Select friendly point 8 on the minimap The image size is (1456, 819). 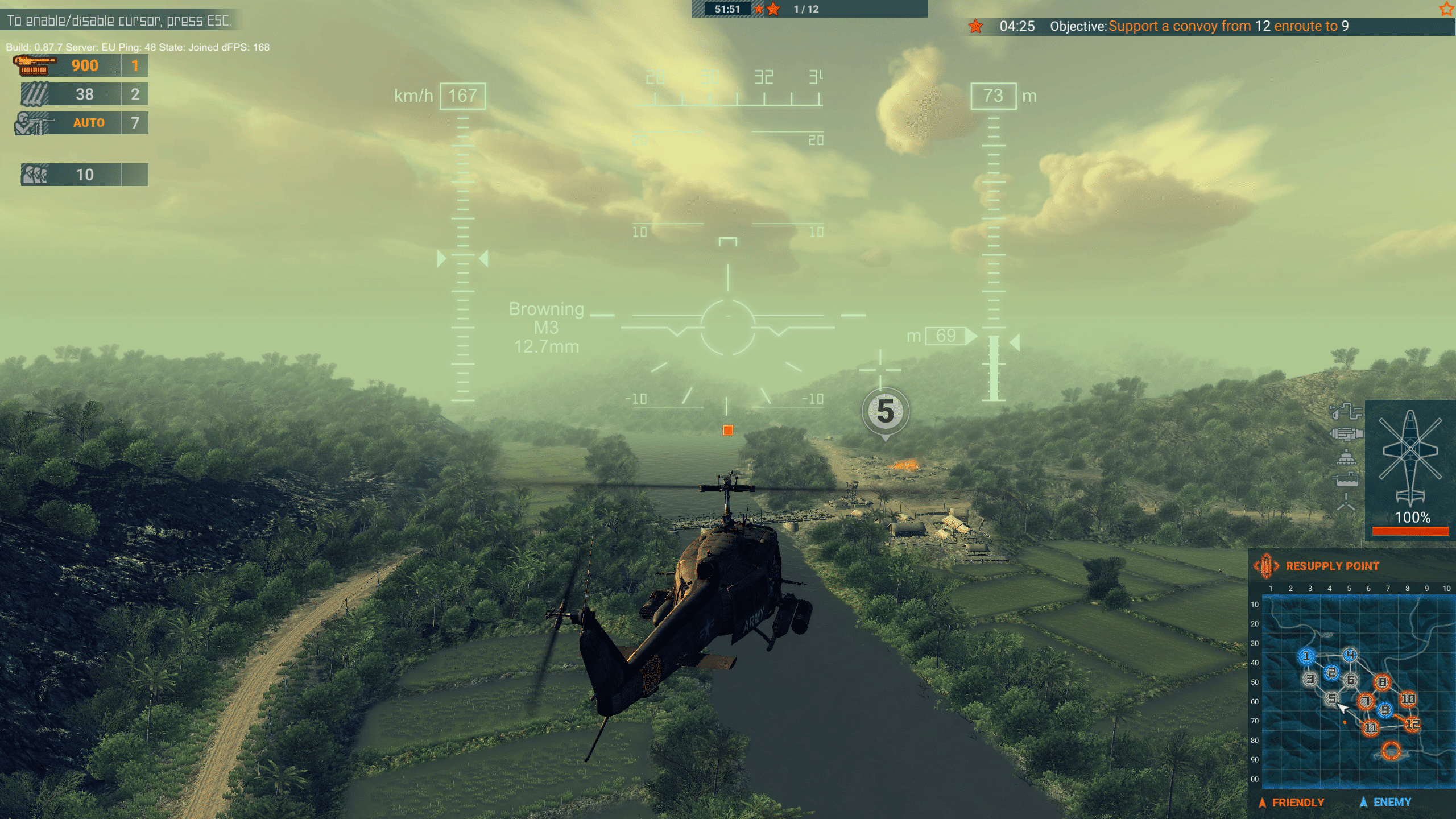click(x=1382, y=682)
